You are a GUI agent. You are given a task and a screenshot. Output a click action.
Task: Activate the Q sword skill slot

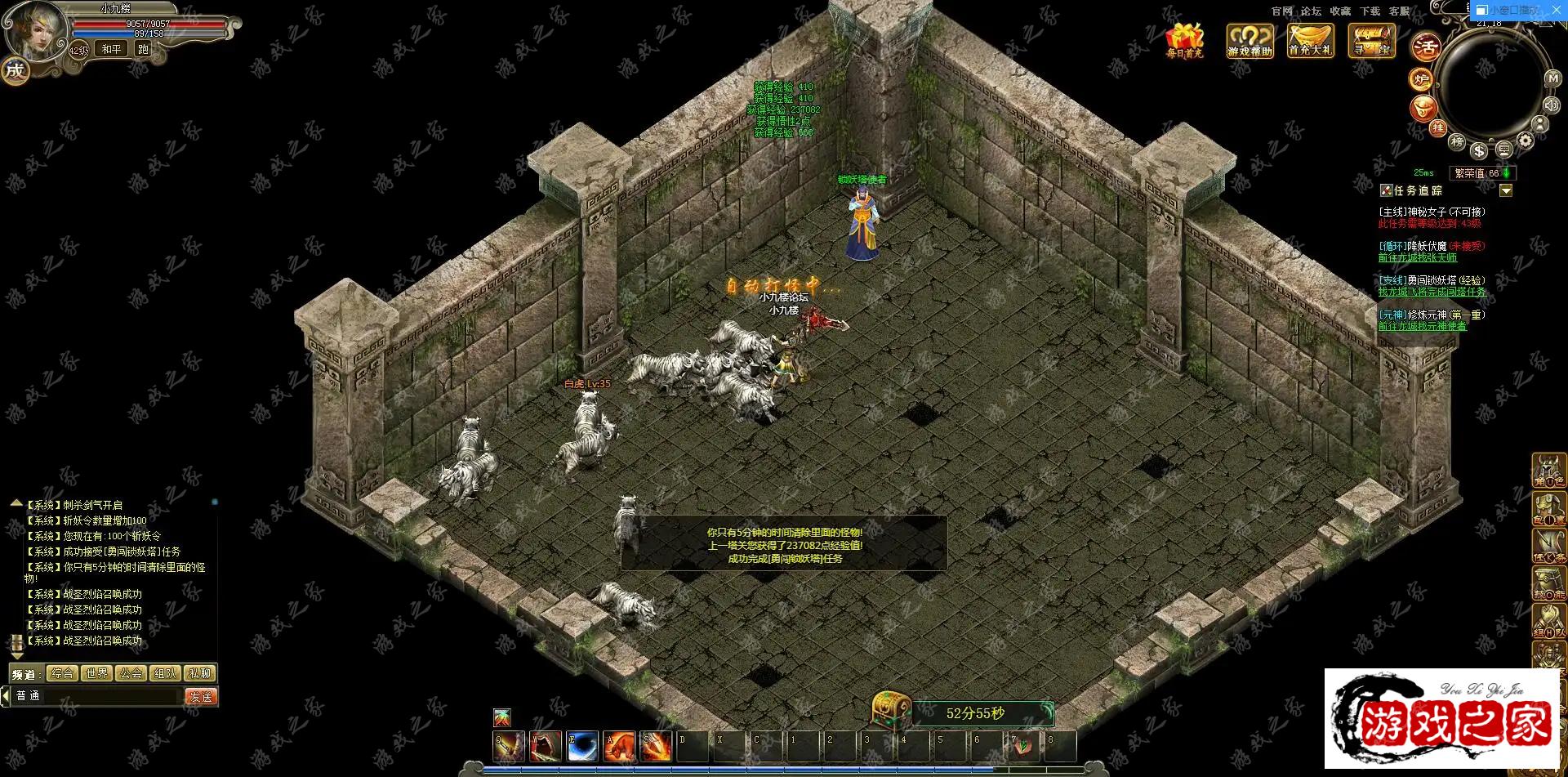click(x=509, y=747)
